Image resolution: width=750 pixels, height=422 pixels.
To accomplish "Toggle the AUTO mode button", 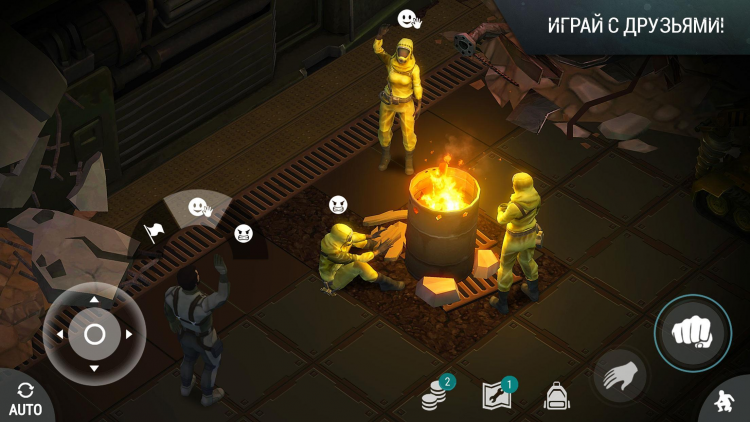I will coord(24,398).
